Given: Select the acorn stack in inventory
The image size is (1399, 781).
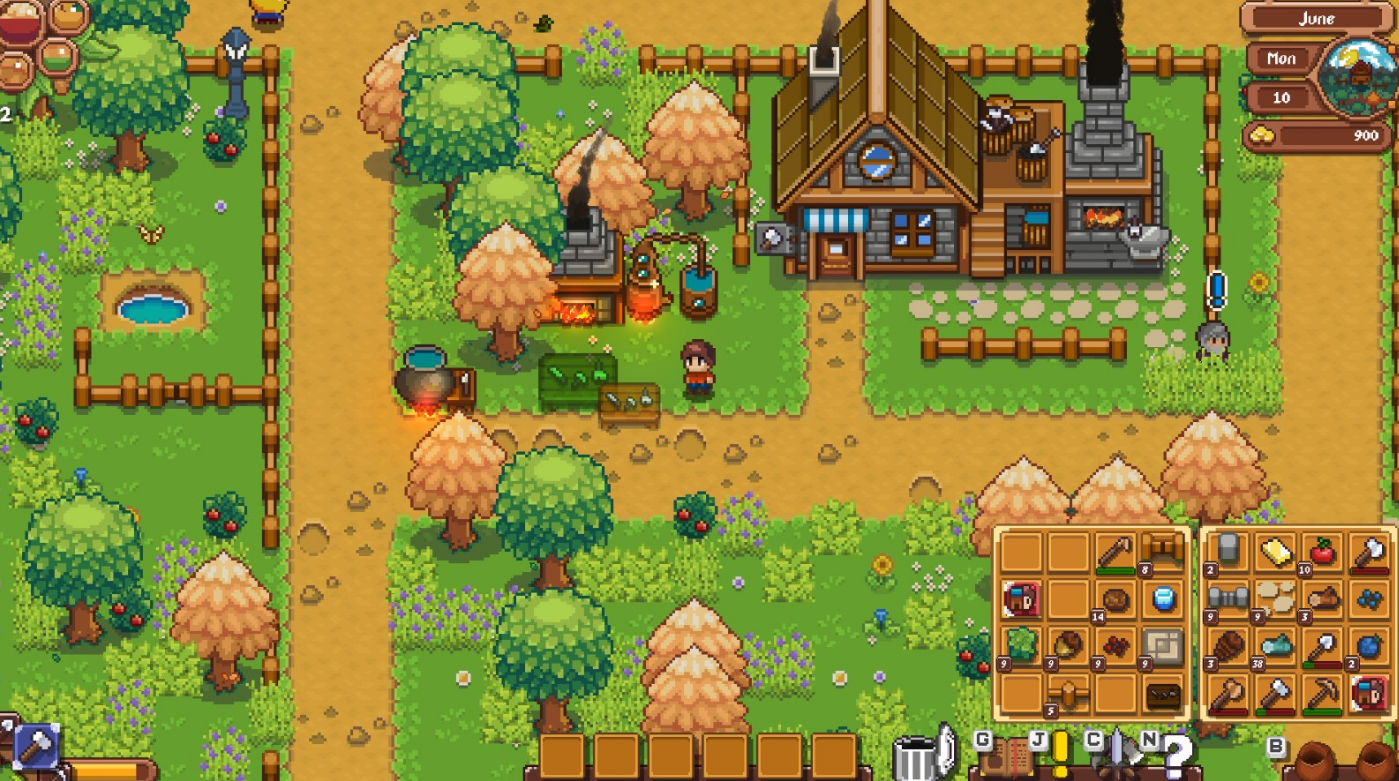Looking at the screenshot, I should click(x=1068, y=646).
